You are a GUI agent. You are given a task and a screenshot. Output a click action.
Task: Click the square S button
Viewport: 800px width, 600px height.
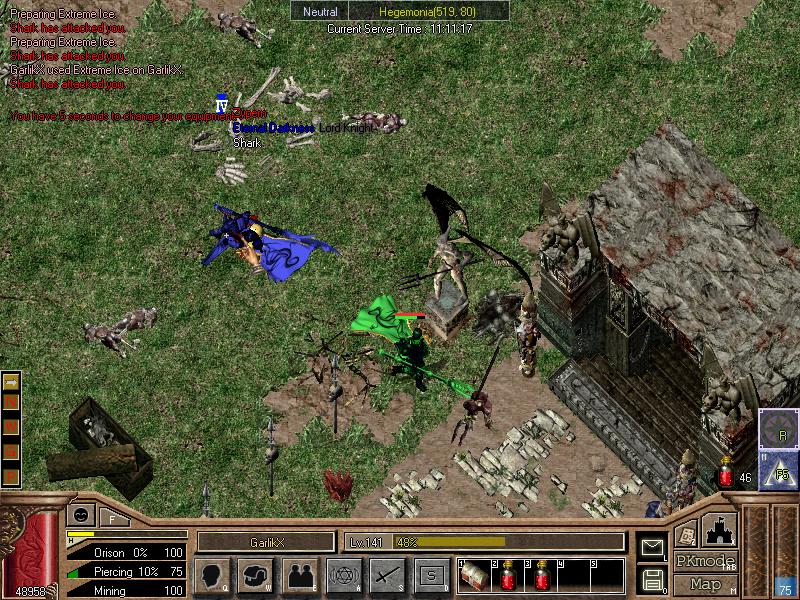pos(432,574)
